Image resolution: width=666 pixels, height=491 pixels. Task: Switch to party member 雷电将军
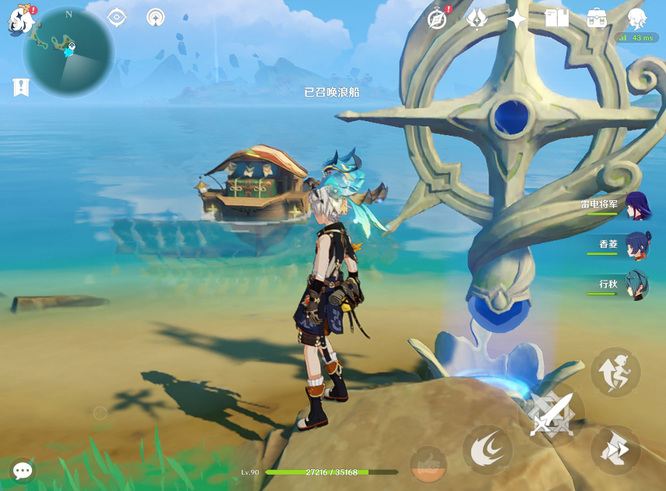click(x=637, y=207)
